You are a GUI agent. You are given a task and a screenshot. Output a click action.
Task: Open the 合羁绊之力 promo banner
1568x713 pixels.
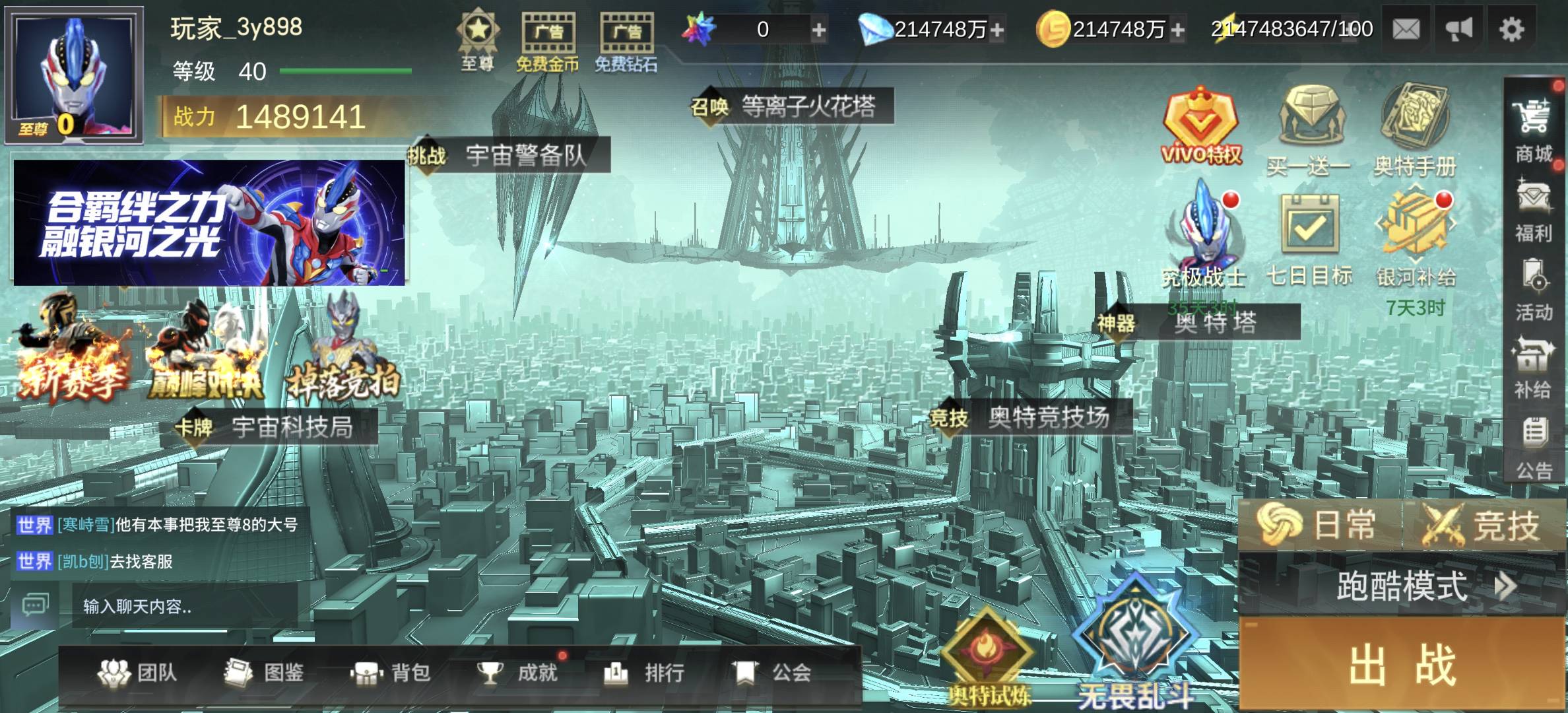[209, 222]
